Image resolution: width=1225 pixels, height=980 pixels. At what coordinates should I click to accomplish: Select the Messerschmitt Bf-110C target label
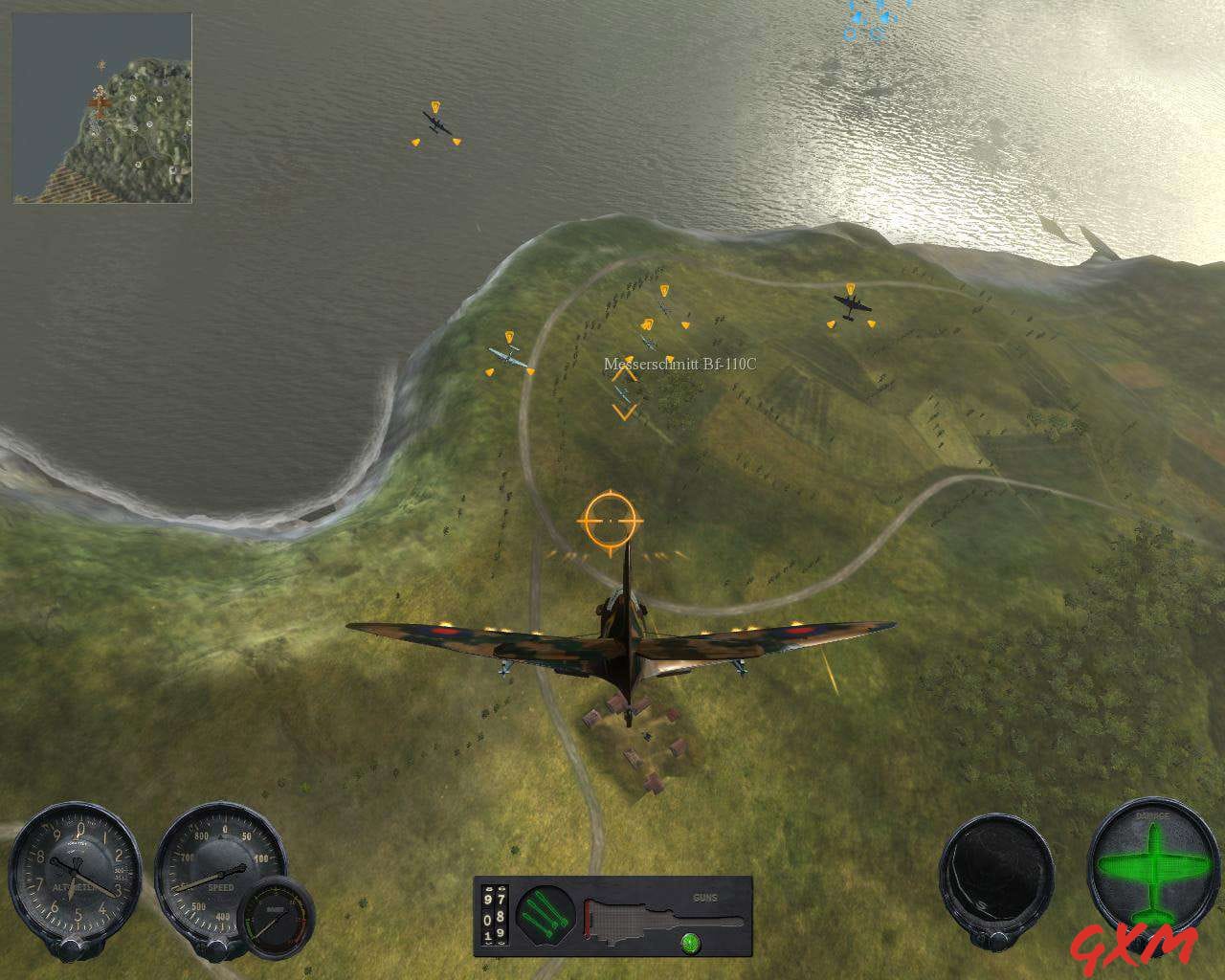679,362
